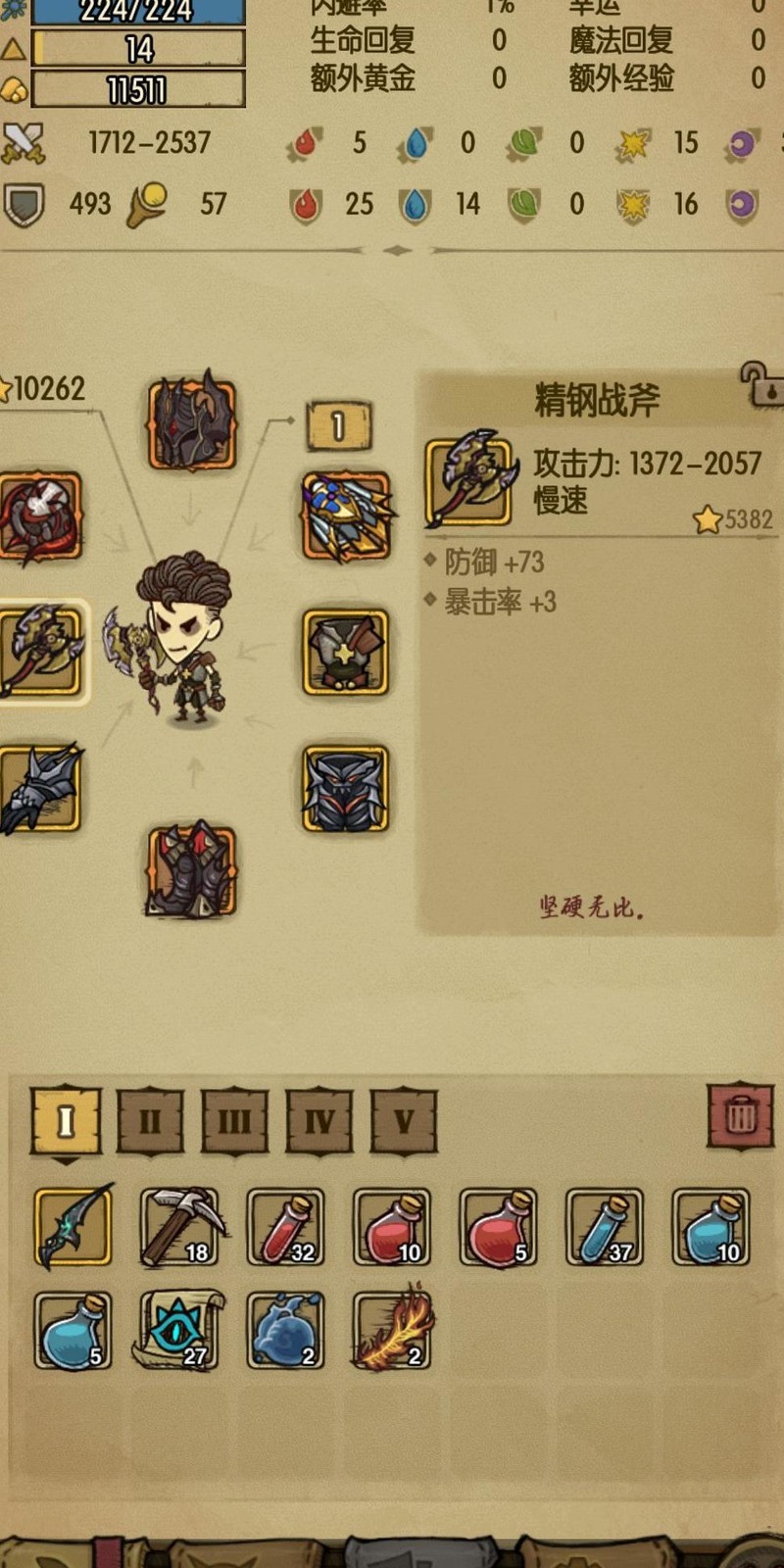Select the pickaxe stack of 18

pos(180,1227)
